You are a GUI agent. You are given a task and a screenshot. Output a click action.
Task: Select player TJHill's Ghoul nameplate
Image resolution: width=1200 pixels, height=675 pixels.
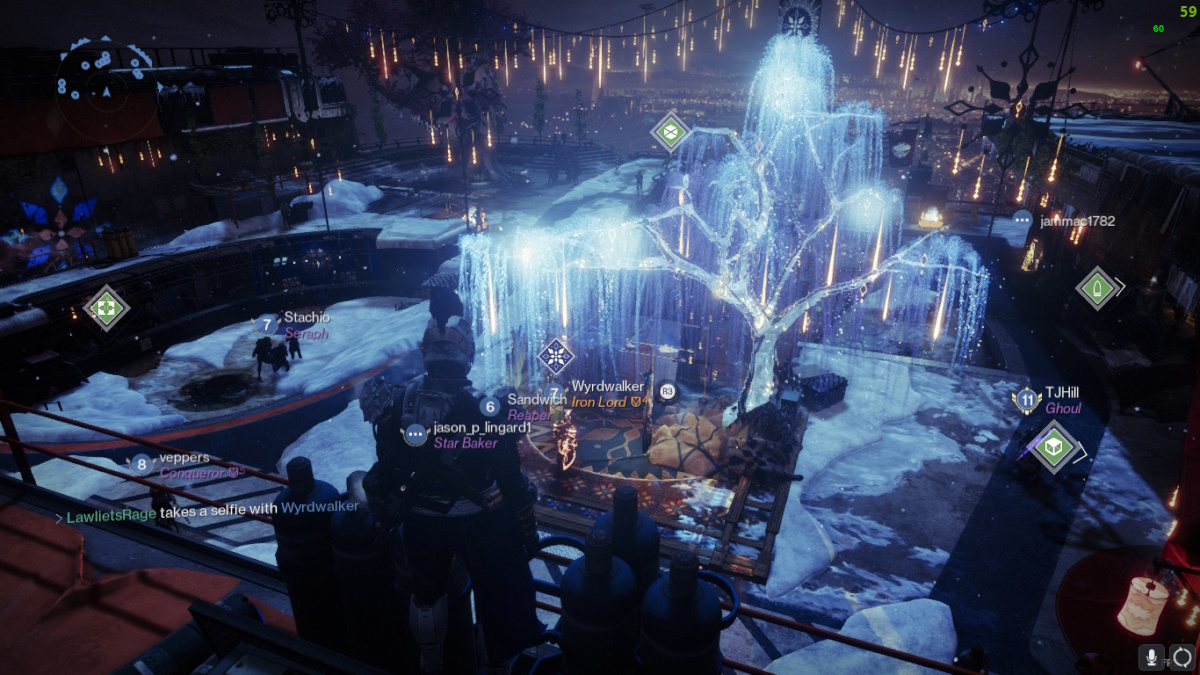[x=1063, y=401]
